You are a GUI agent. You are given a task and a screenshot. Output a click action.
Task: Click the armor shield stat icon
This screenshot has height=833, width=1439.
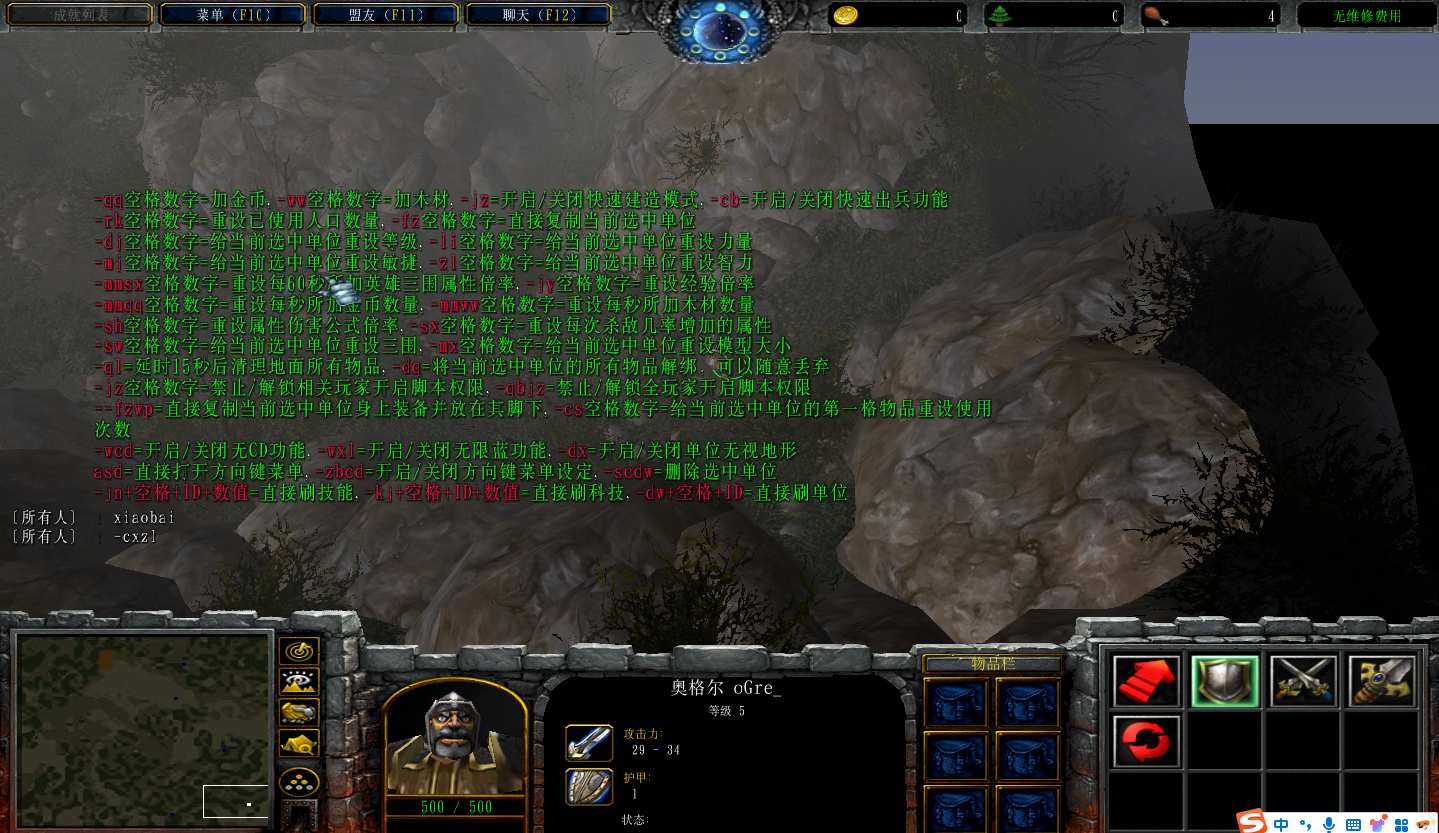pyautogui.click(x=589, y=785)
